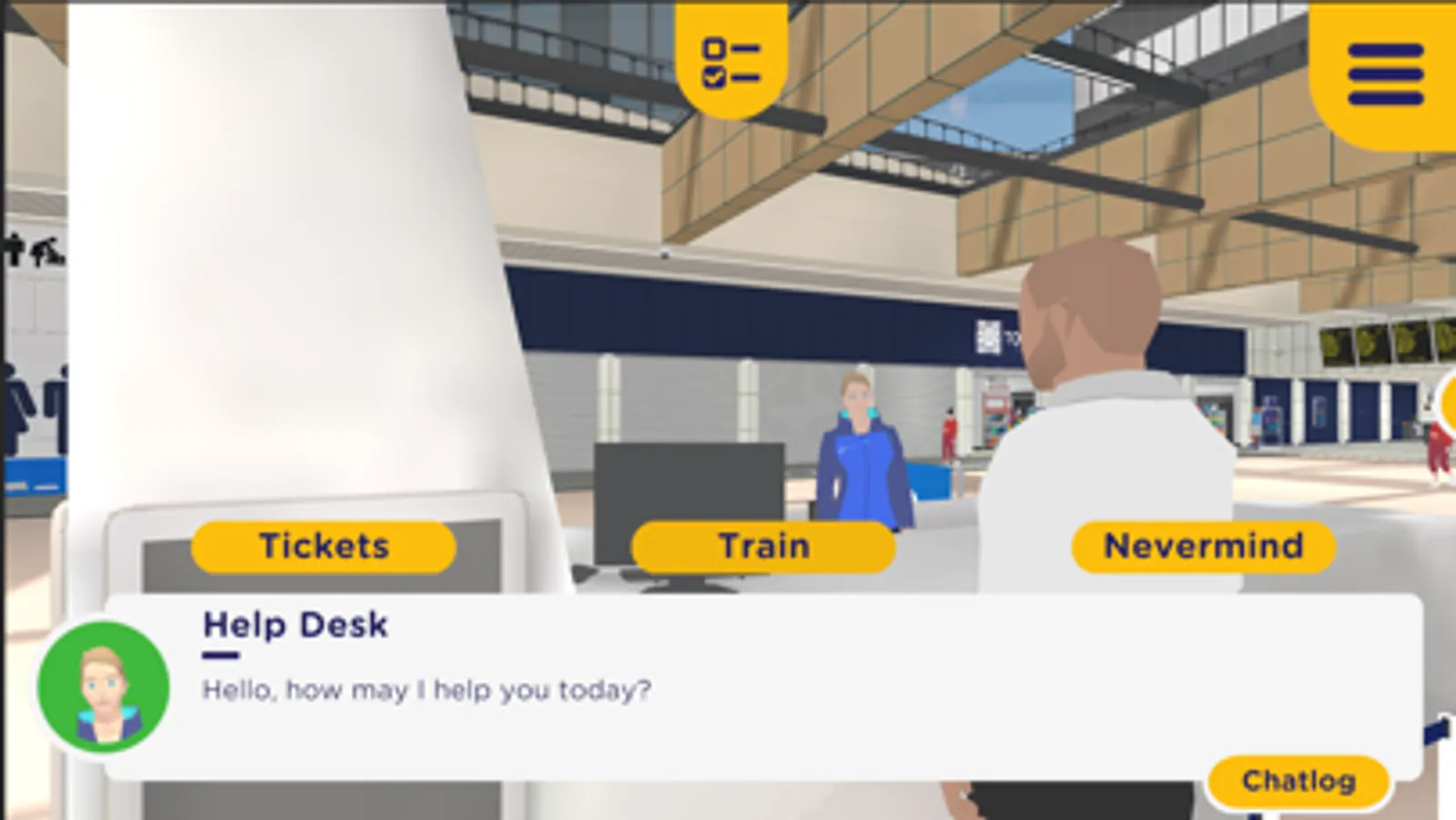1456x820 pixels.
Task: Click the greeting text from the Help Desk
Action: tap(425, 691)
